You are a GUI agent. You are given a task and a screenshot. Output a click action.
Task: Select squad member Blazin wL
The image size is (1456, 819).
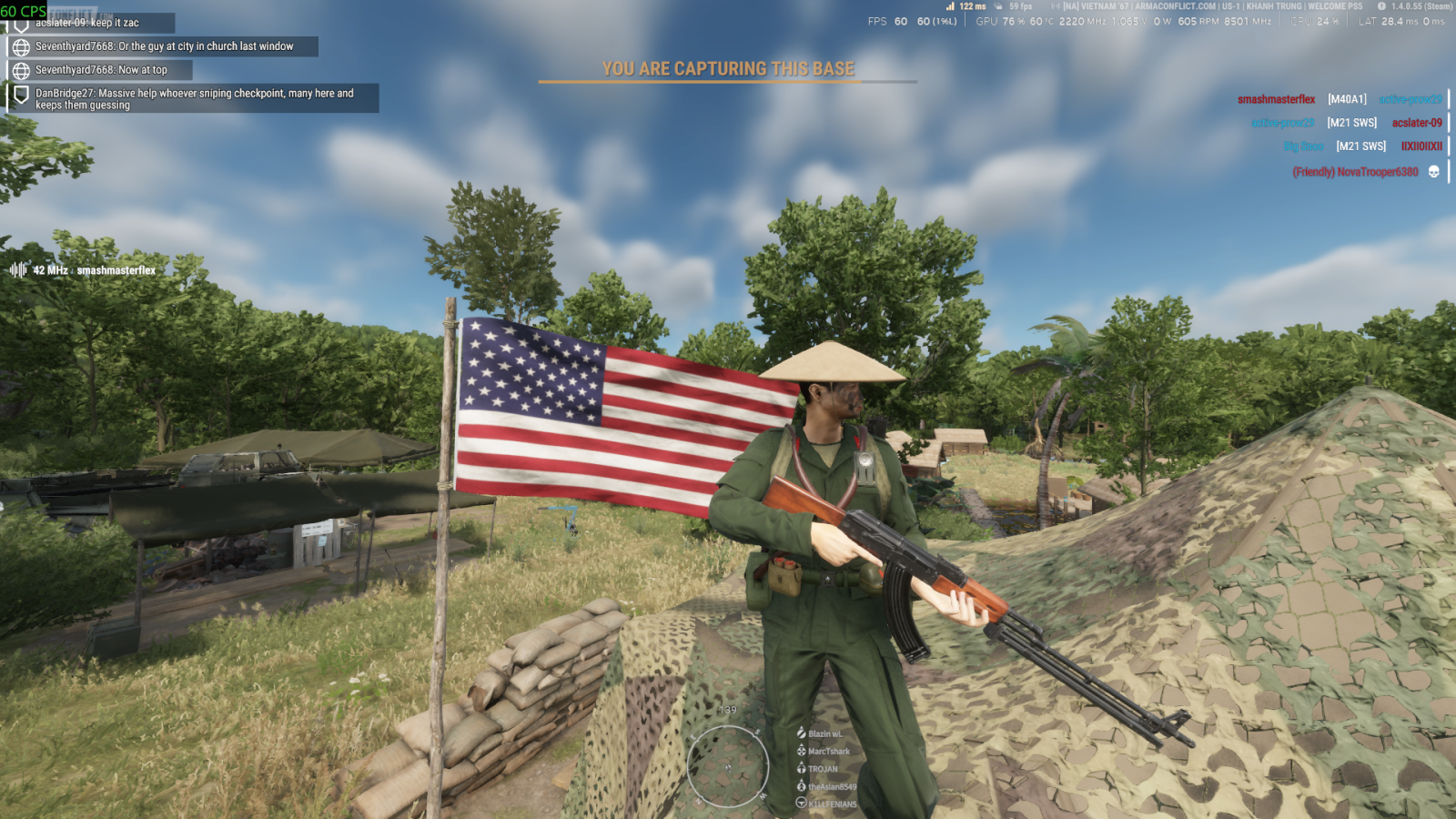[824, 733]
